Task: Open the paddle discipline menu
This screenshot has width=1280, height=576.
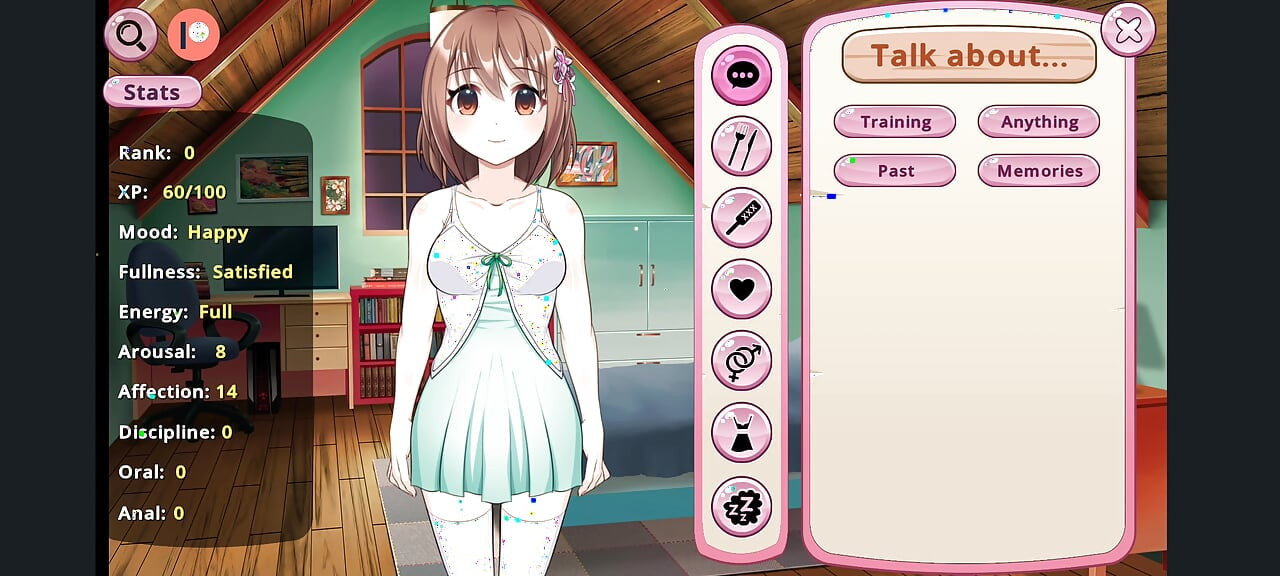Action: click(741, 217)
